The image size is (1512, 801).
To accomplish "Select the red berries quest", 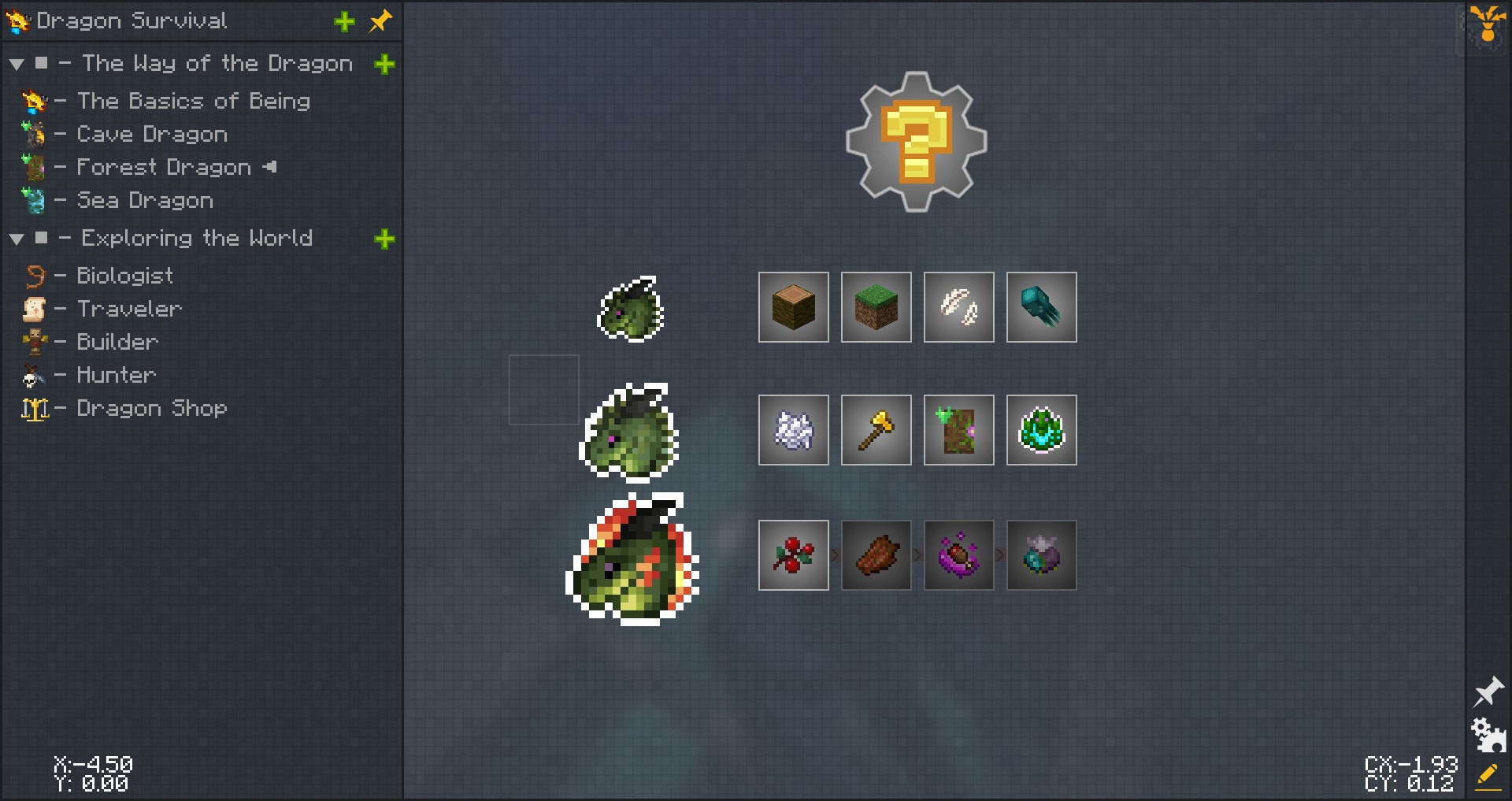I will click(793, 555).
